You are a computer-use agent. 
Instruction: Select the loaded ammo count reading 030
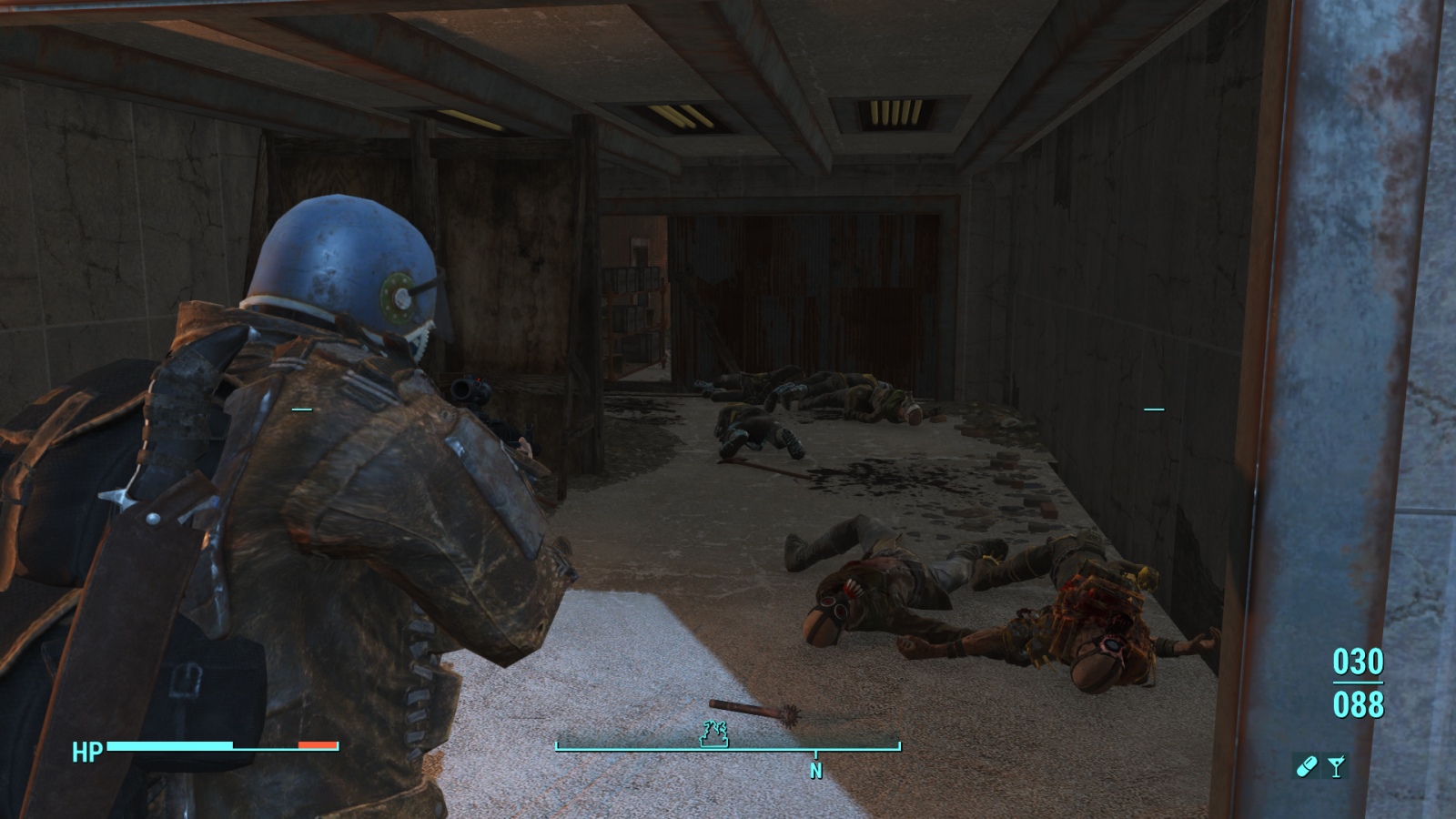point(1357,663)
